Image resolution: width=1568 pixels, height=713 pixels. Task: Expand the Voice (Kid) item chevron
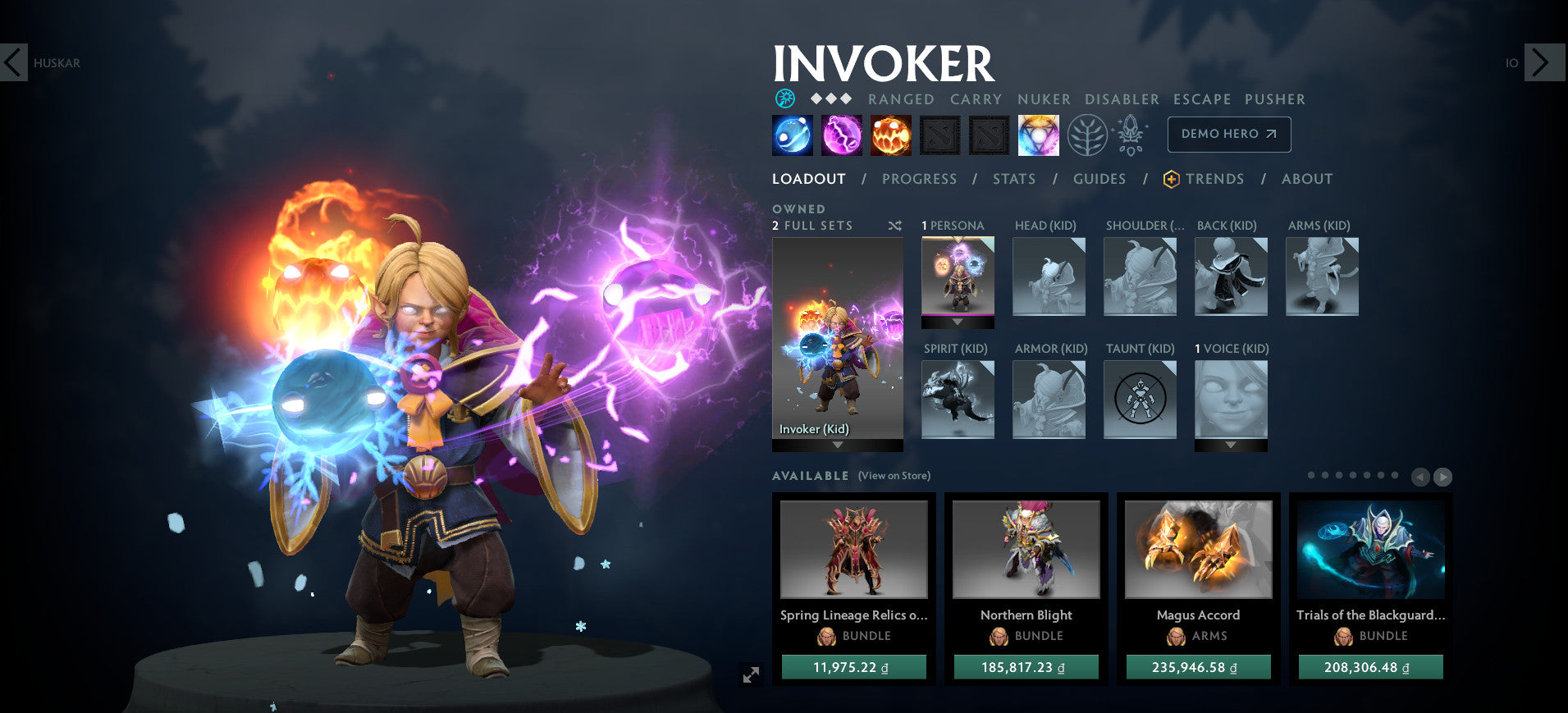point(1230,445)
